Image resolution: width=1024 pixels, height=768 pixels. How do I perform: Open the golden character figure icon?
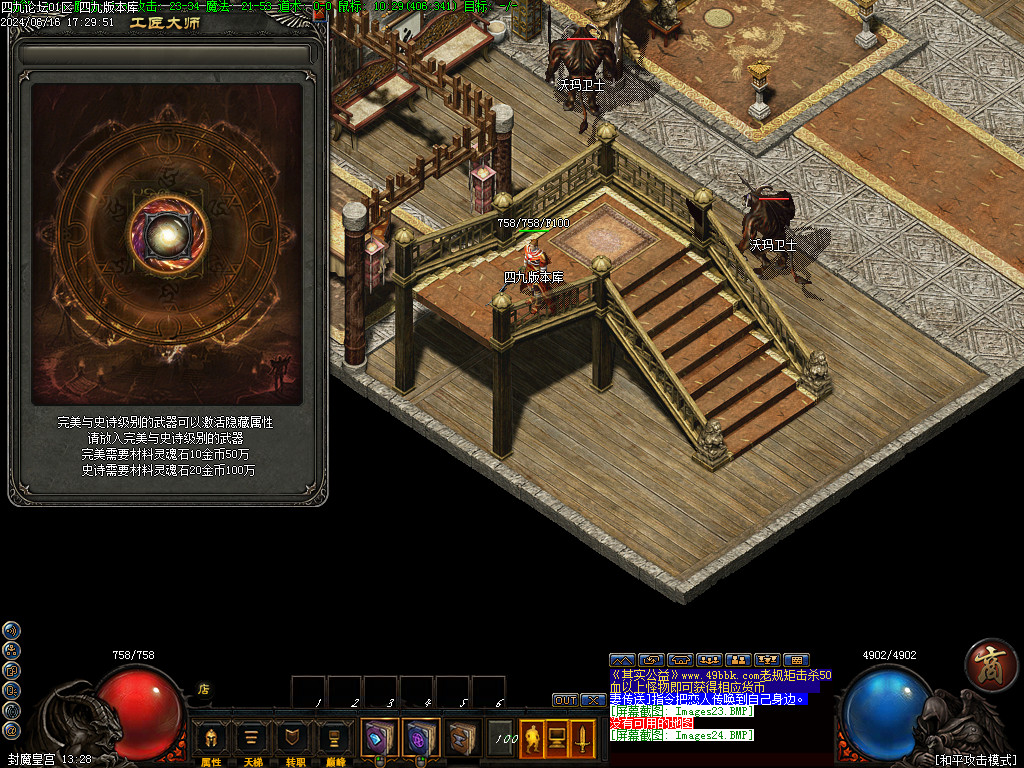pos(532,738)
